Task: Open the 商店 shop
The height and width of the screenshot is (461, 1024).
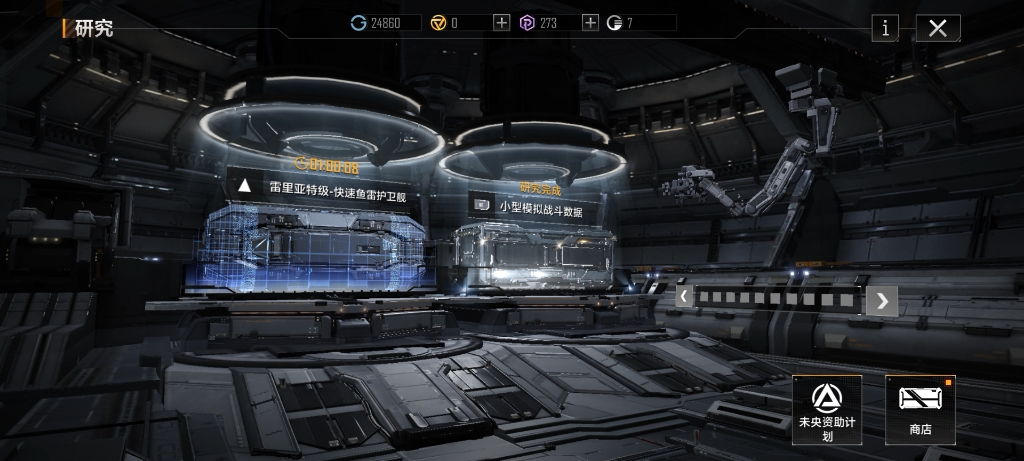Action: point(920,409)
